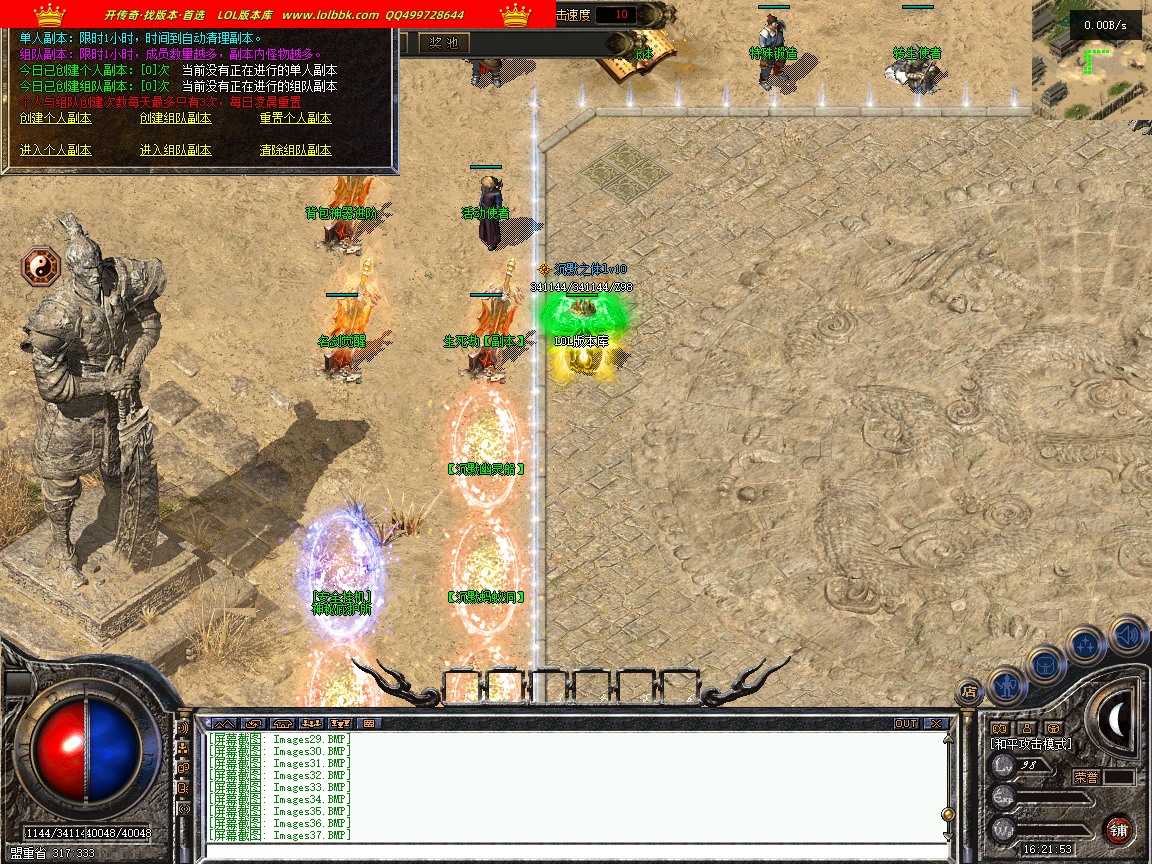Click the red 铺 stall button
Screen dimensions: 1152x864
1118,829
